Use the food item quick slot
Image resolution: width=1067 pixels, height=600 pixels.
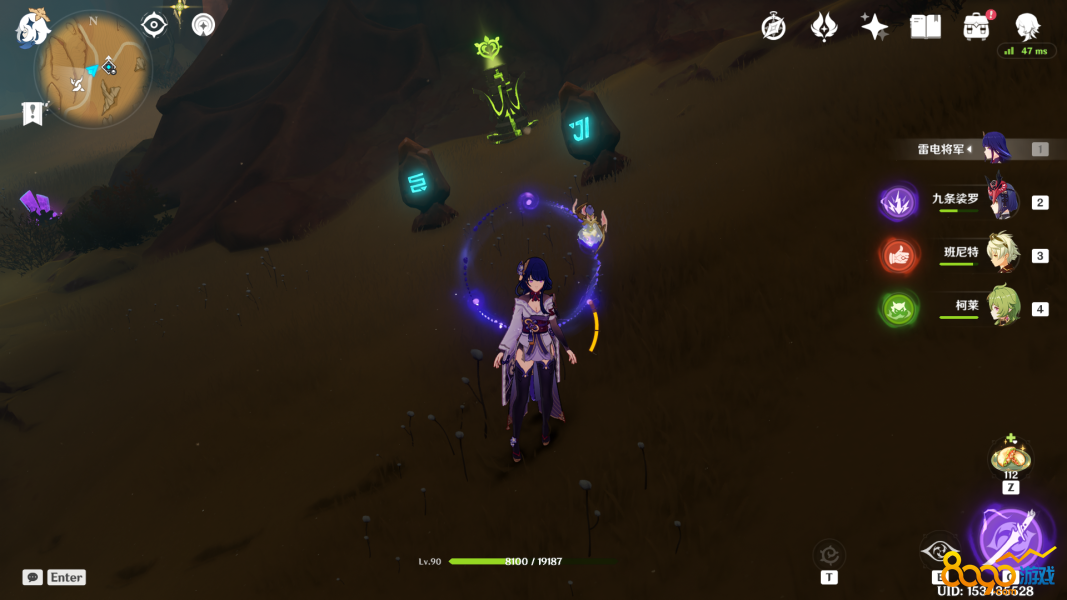[x=1010, y=459]
